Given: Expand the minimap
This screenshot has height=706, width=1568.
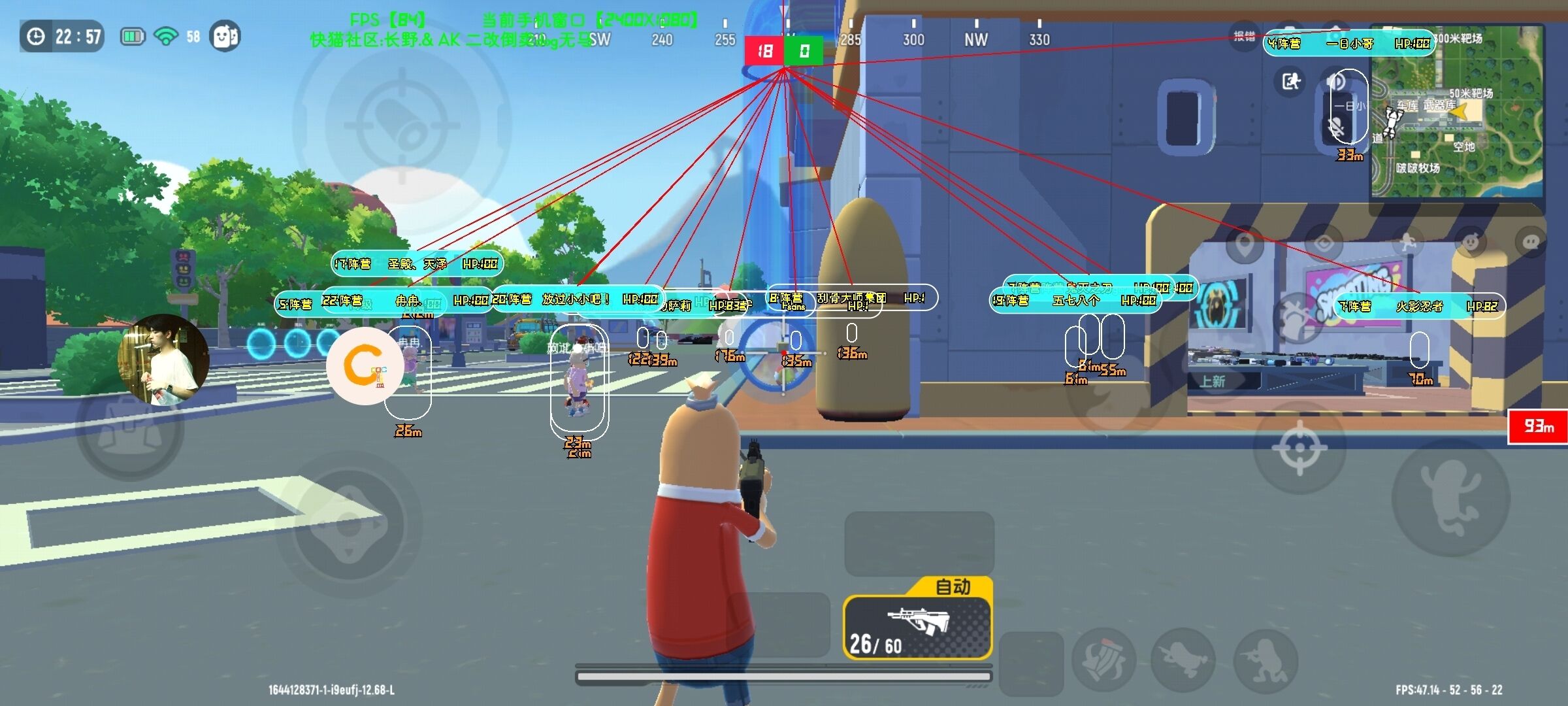Looking at the screenshot, I should [1457, 111].
